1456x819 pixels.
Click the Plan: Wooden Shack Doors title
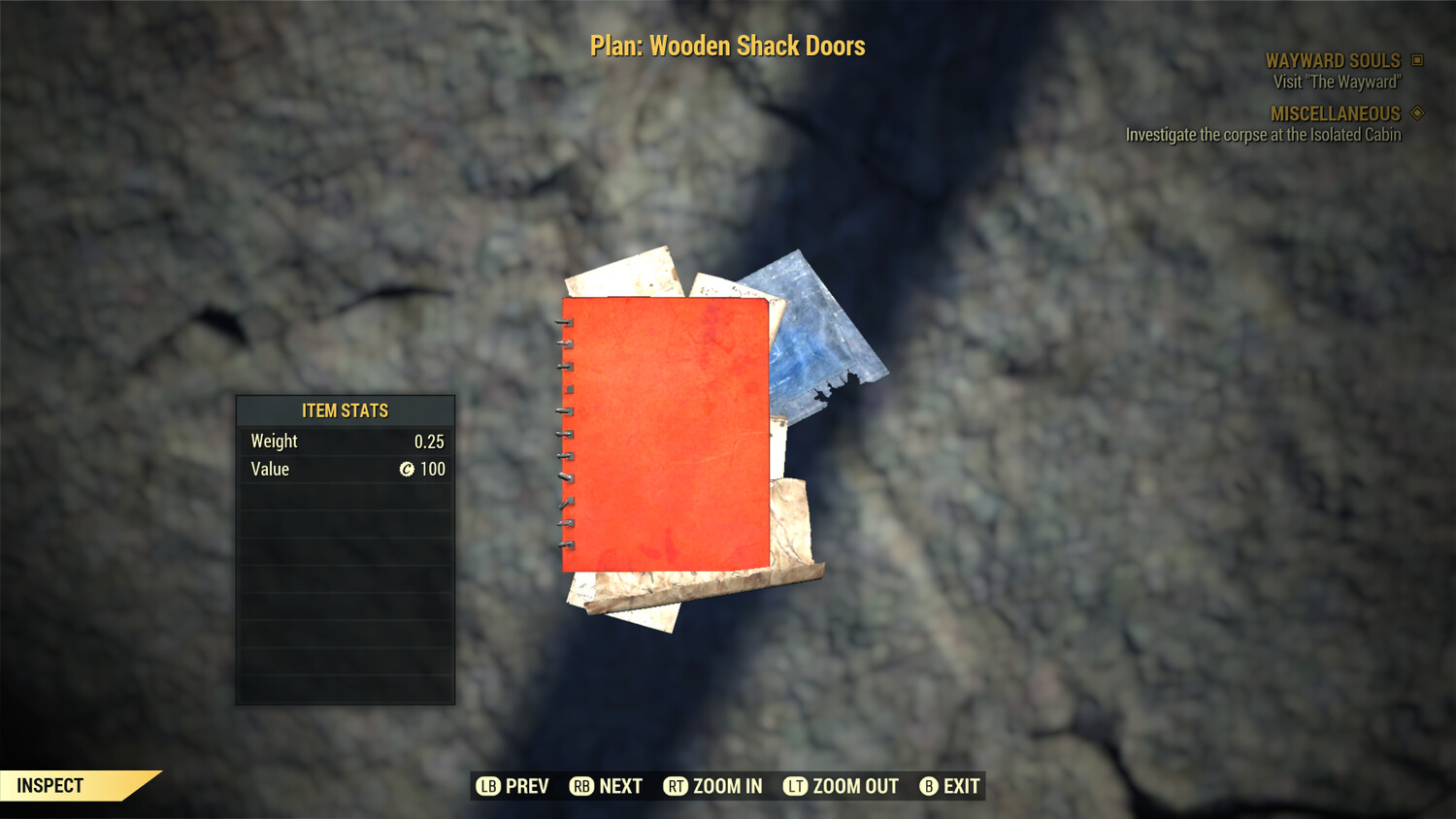click(x=727, y=45)
